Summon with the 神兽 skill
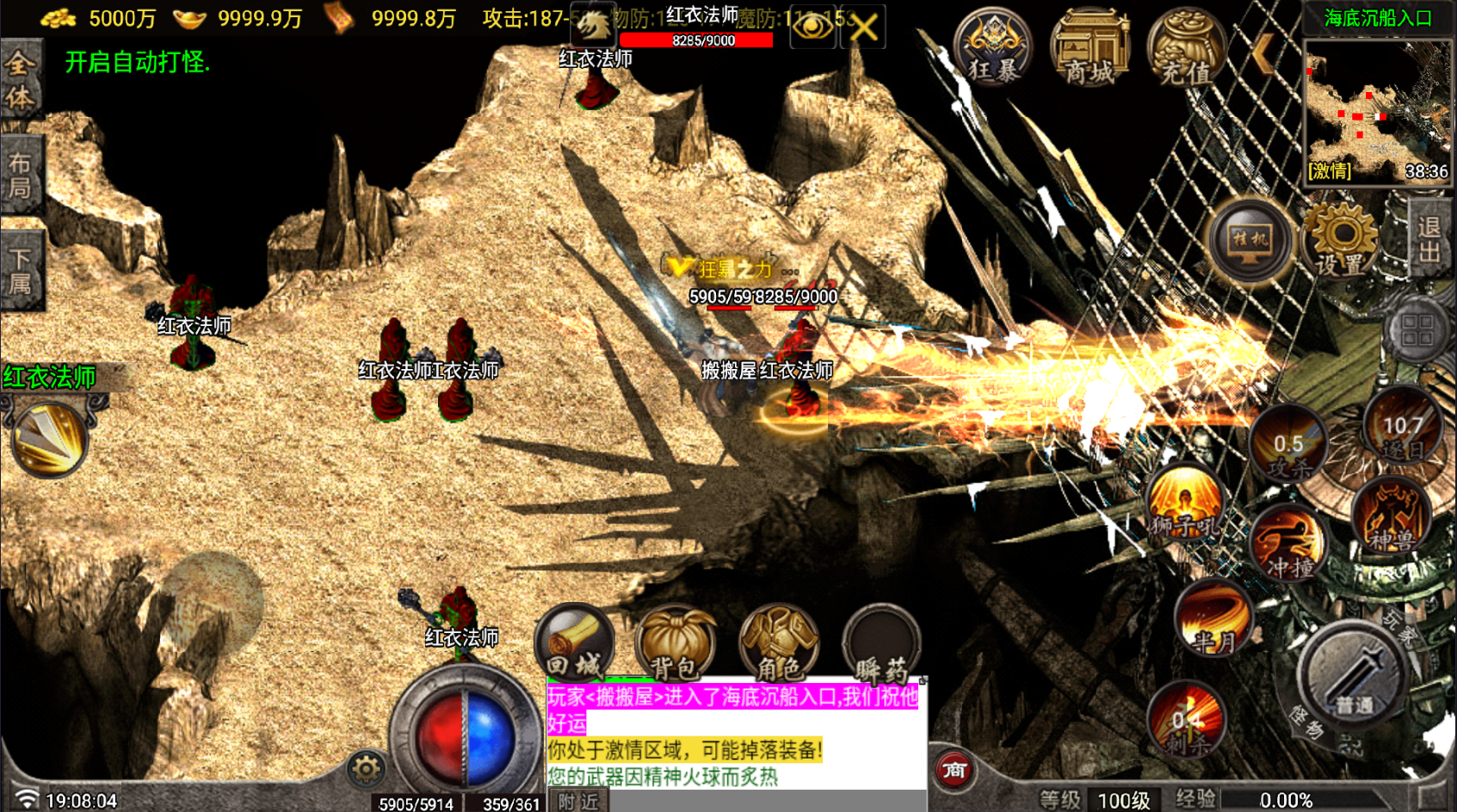 point(1392,516)
